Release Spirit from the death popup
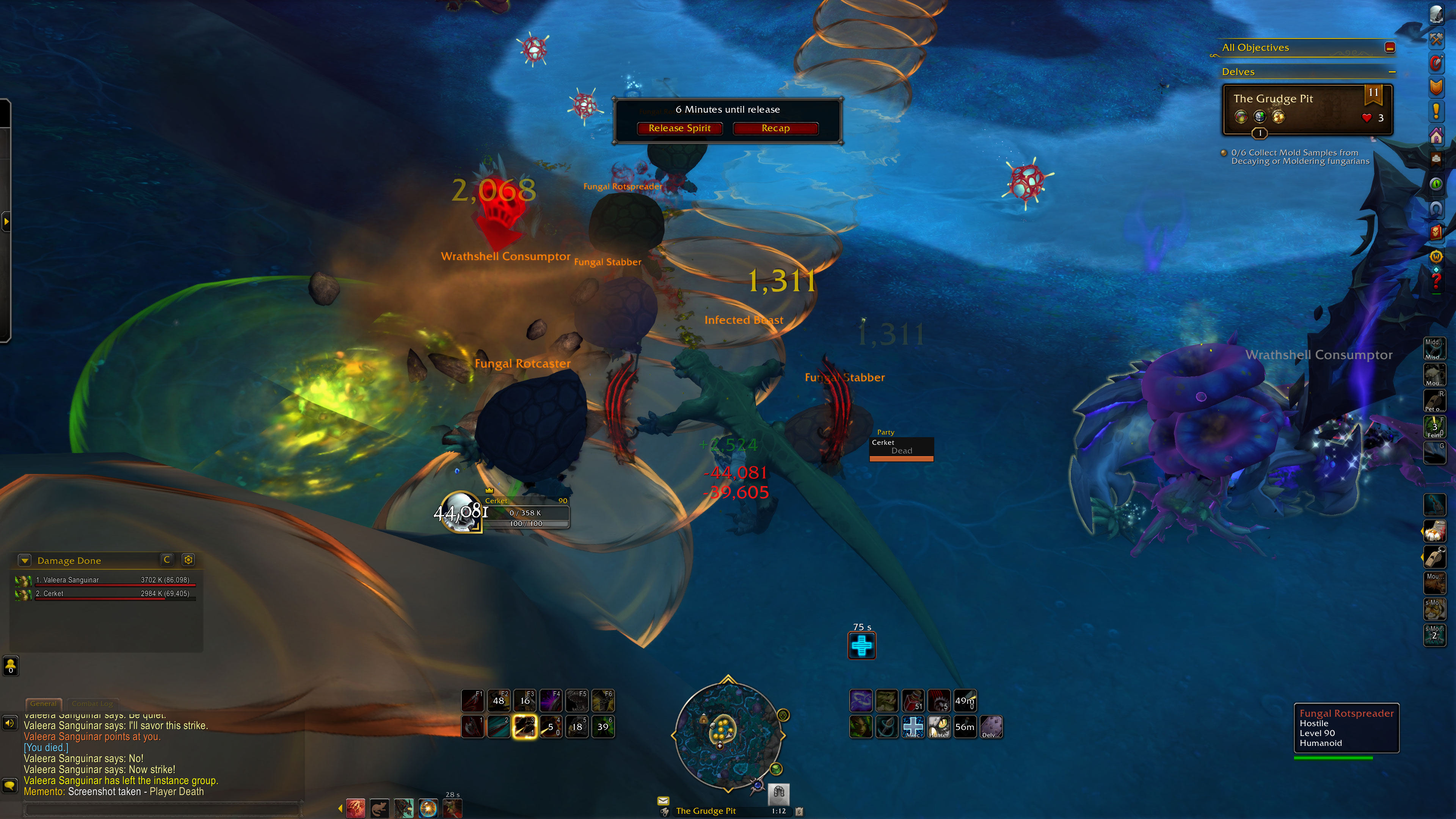This screenshot has width=1456, height=819. (679, 128)
